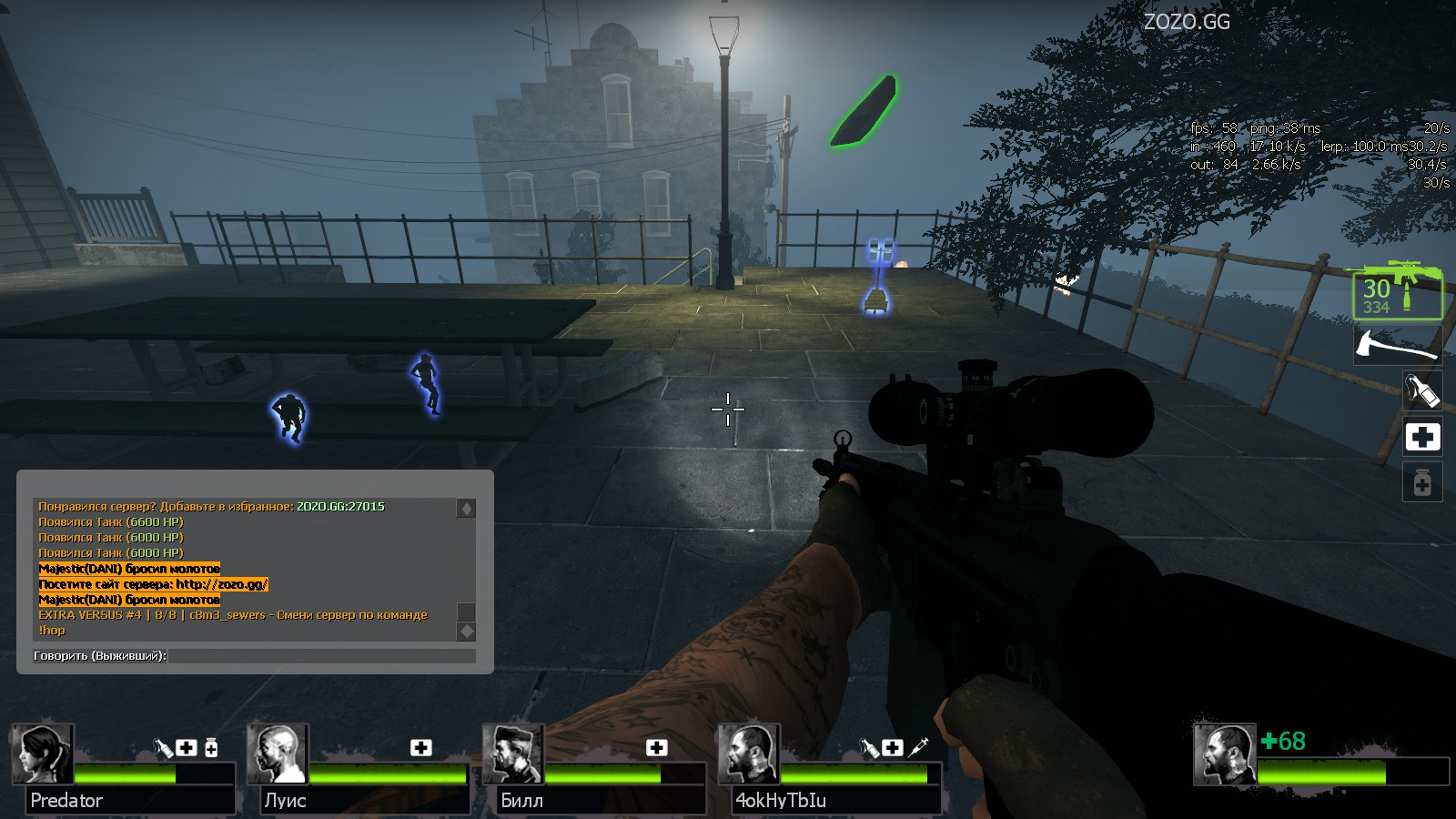Screen dimensions: 1456x819
Task: Click 4okHyTbIu teammate portrait
Action: click(x=749, y=753)
